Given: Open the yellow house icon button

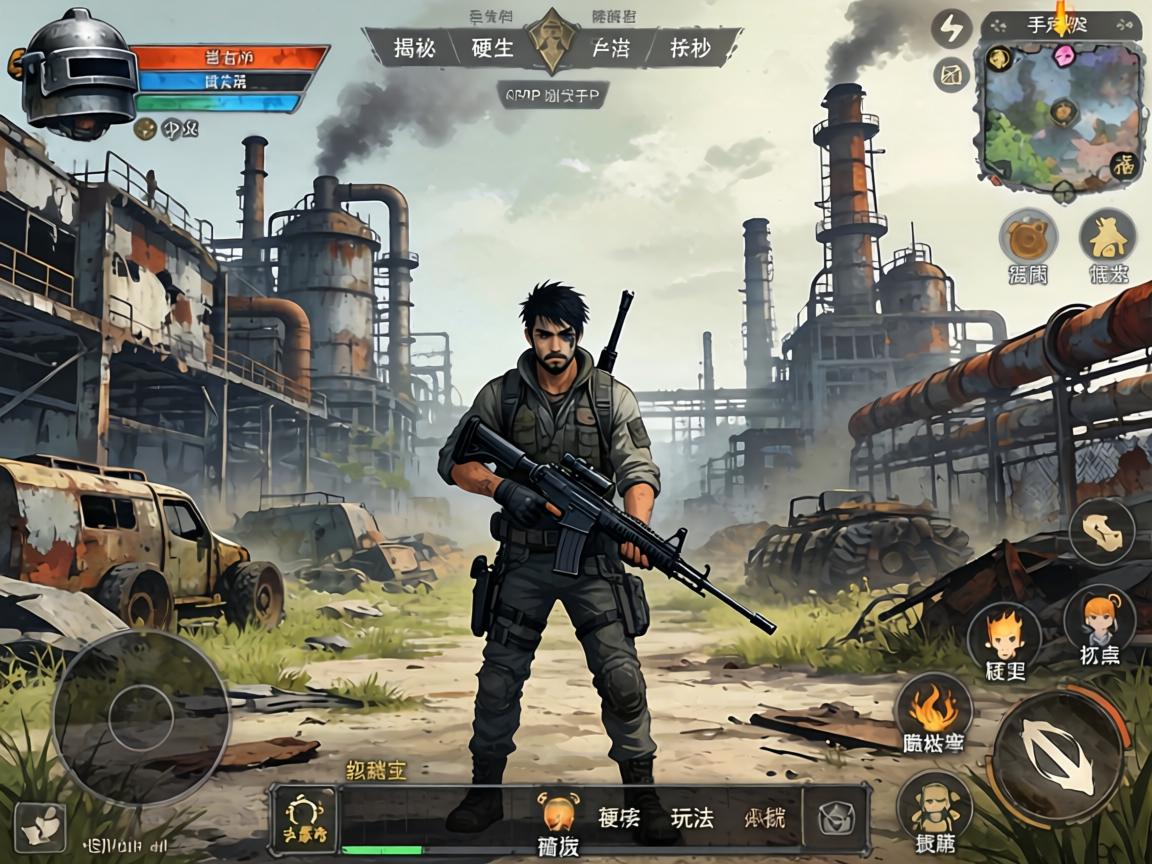Looking at the screenshot, I should (1107, 238).
